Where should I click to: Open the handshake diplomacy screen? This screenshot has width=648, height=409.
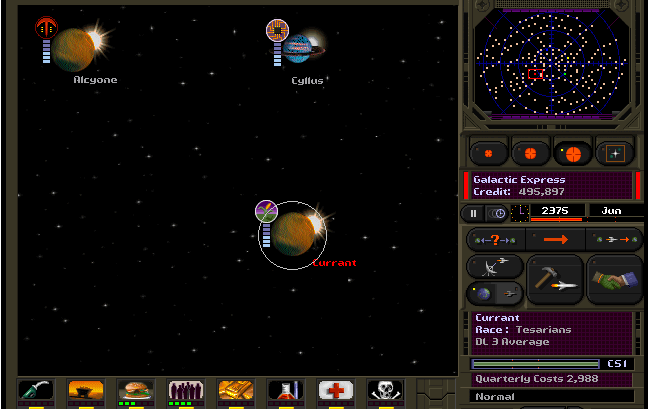[614, 280]
